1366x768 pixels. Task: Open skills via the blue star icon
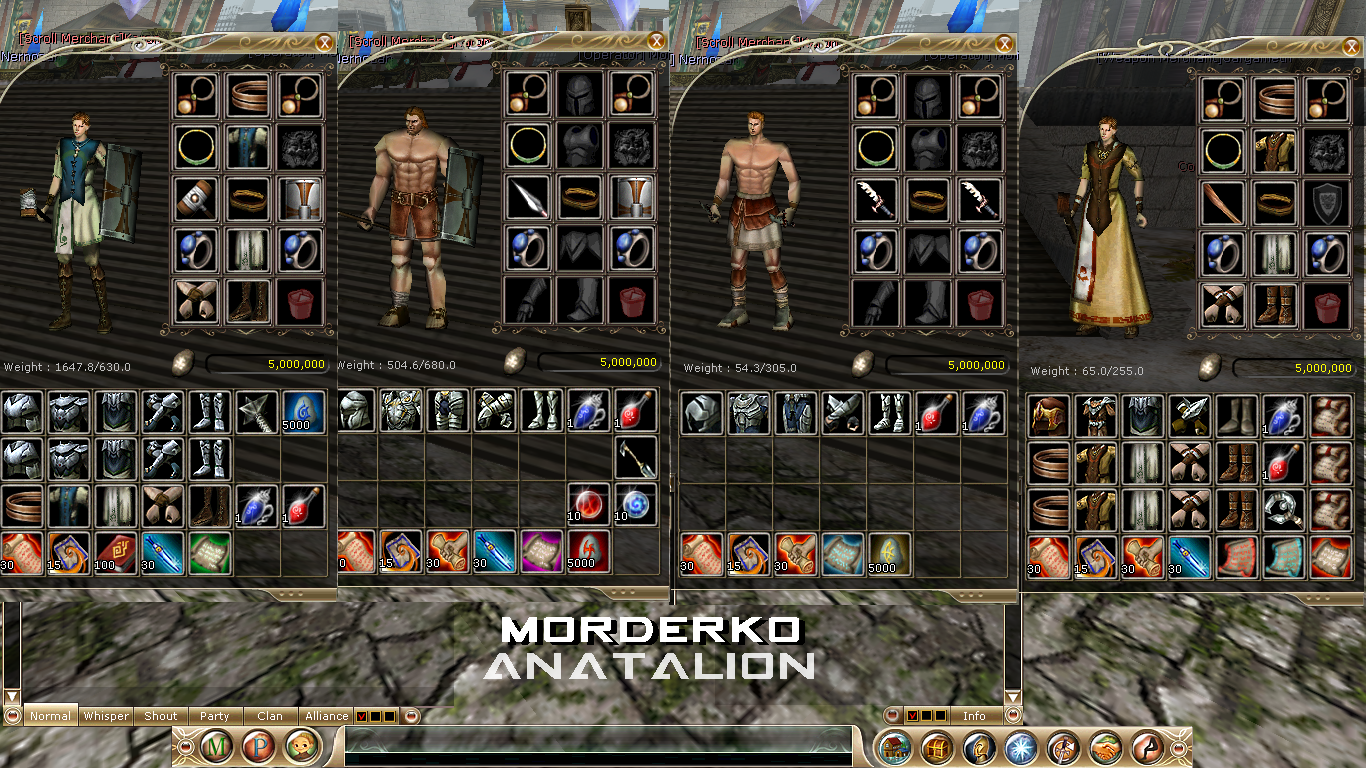click(x=1021, y=745)
